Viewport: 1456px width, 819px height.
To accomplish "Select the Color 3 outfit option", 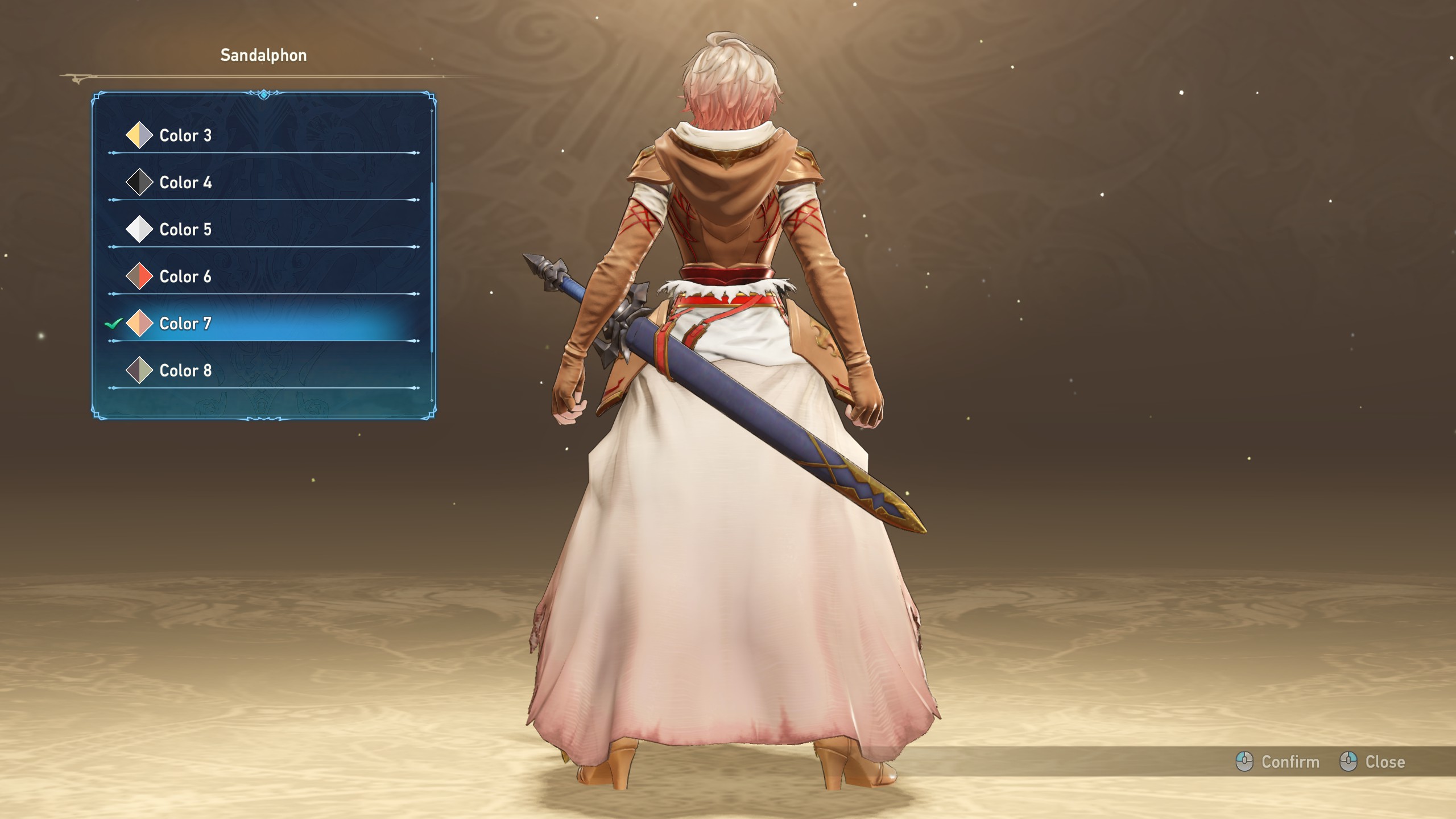I will [185, 135].
